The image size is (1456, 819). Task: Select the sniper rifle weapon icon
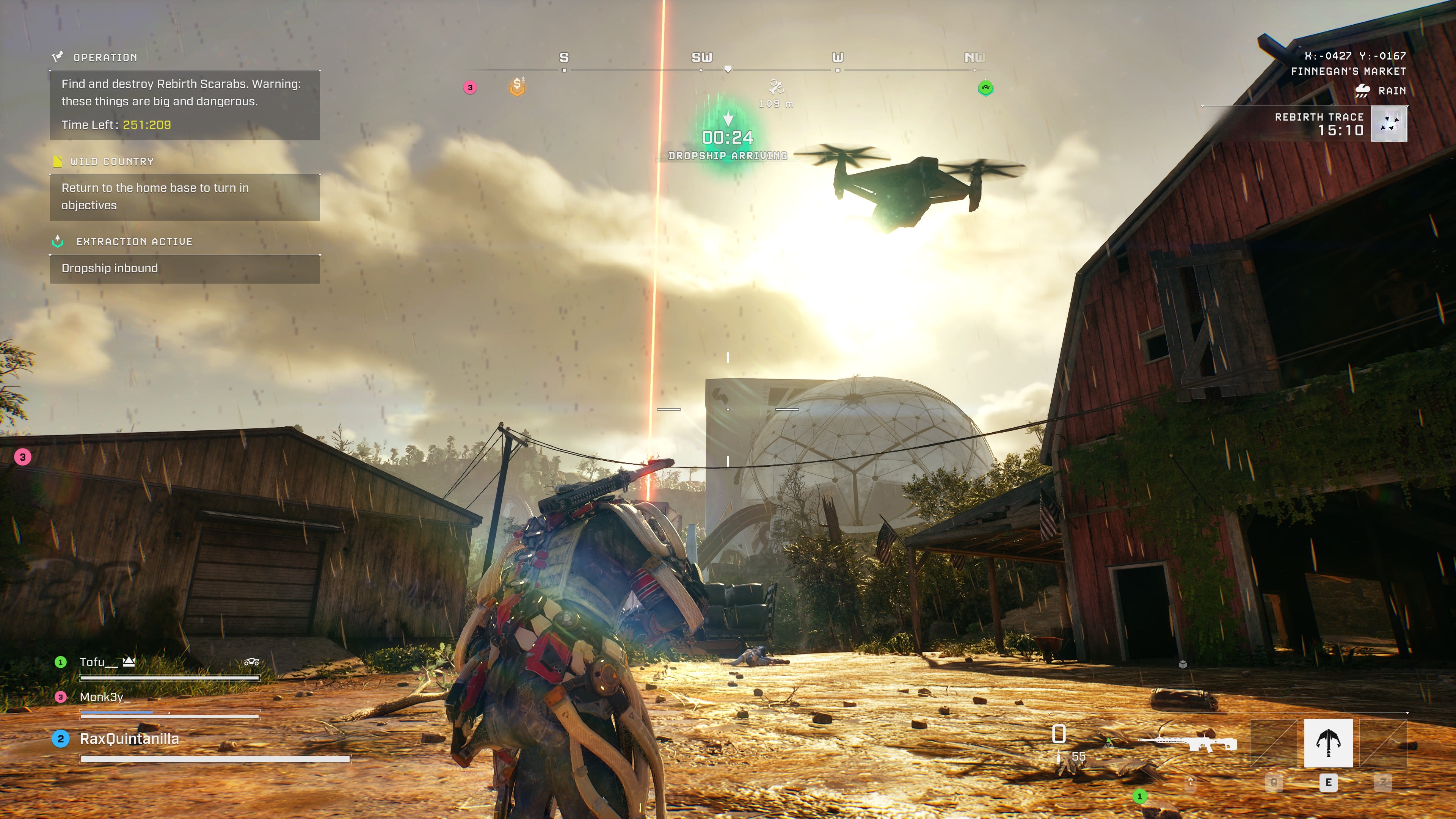1187,742
